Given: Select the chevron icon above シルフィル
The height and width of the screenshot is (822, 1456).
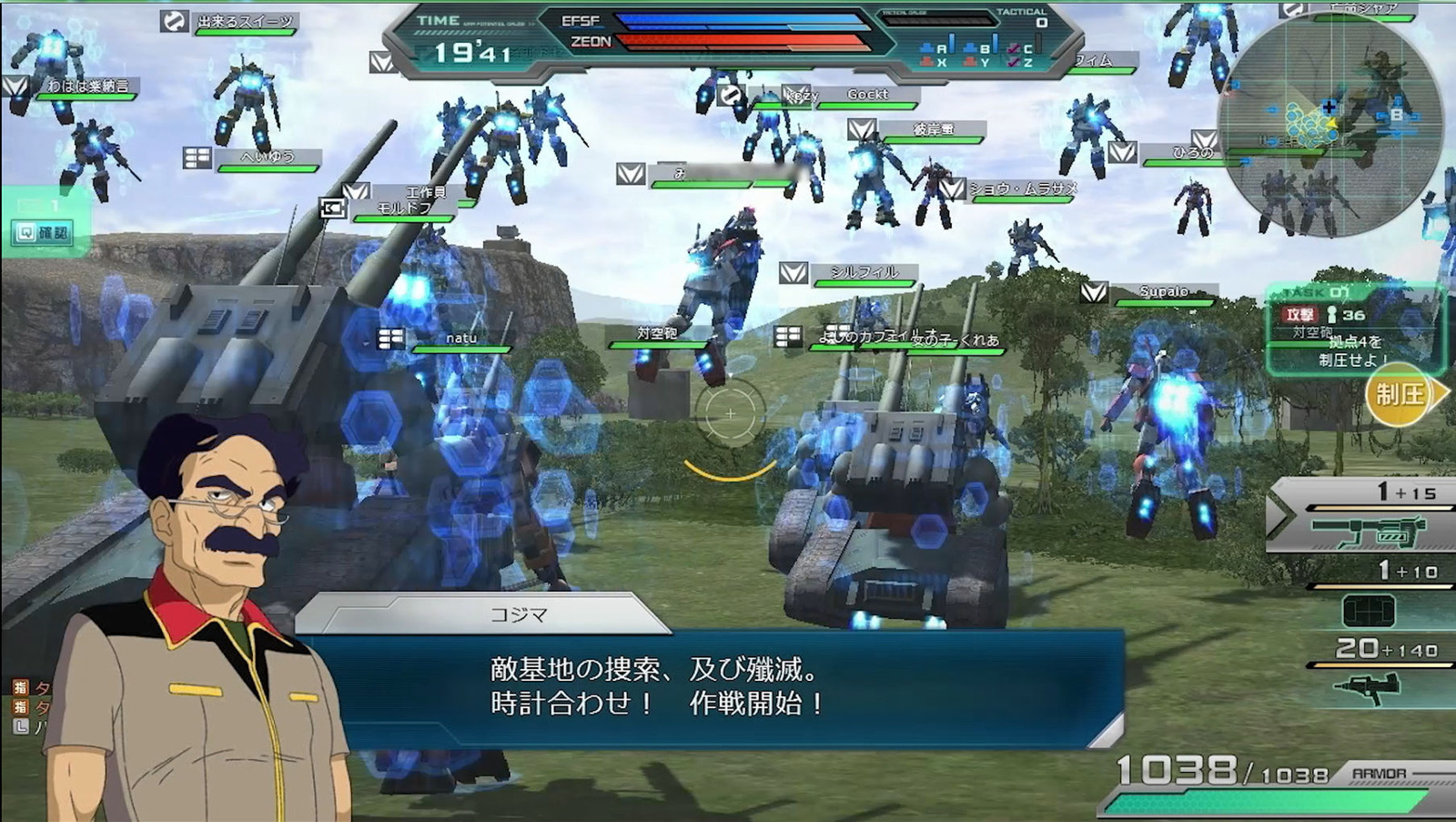Looking at the screenshot, I should pos(794,270).
